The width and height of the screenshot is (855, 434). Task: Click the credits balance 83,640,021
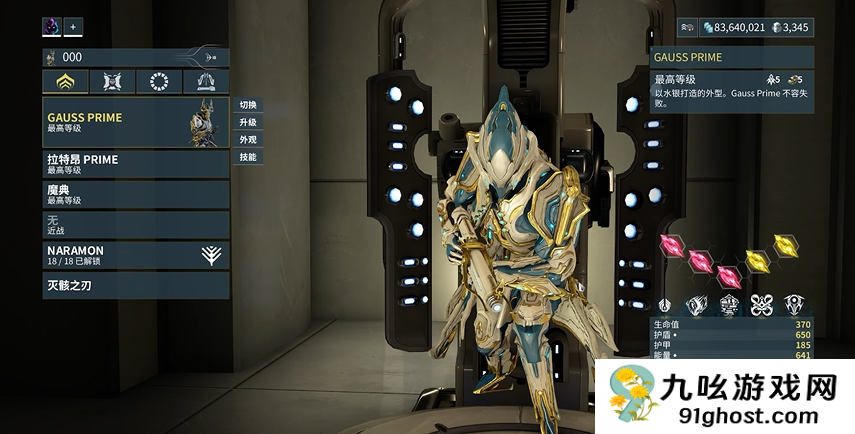coord(735,28)
